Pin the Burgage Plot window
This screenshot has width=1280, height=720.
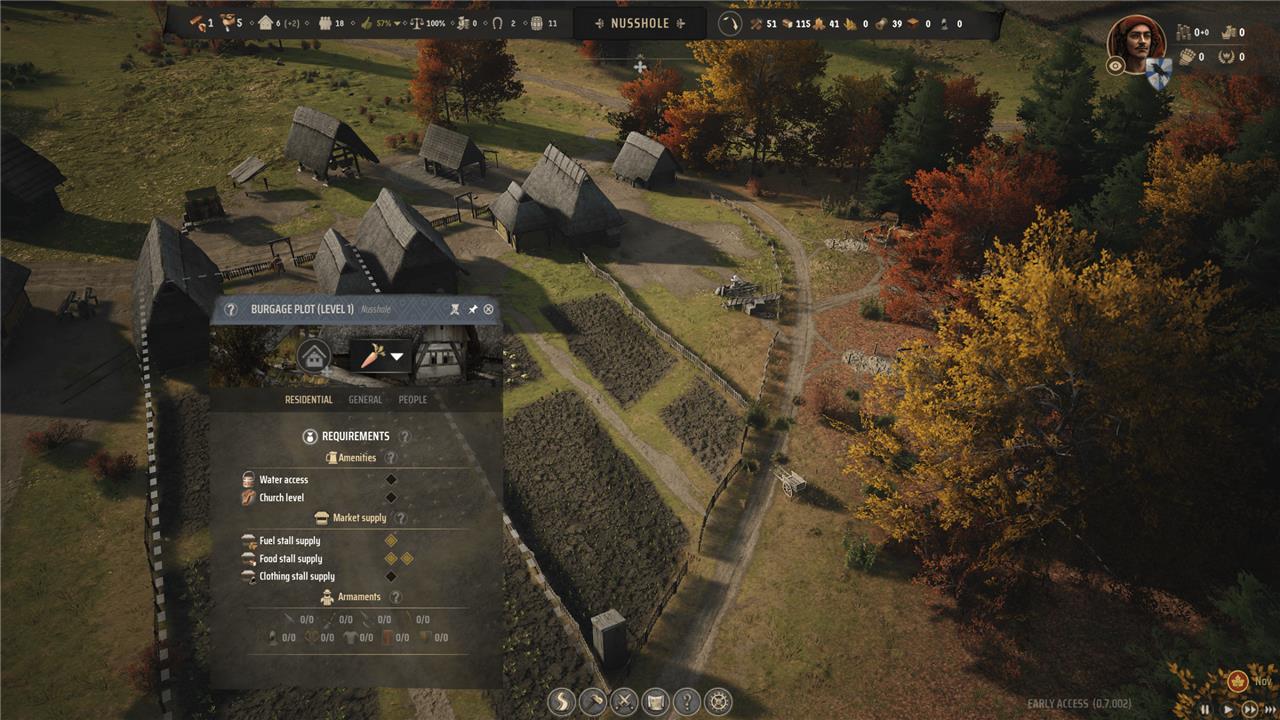tap(473, 310)
